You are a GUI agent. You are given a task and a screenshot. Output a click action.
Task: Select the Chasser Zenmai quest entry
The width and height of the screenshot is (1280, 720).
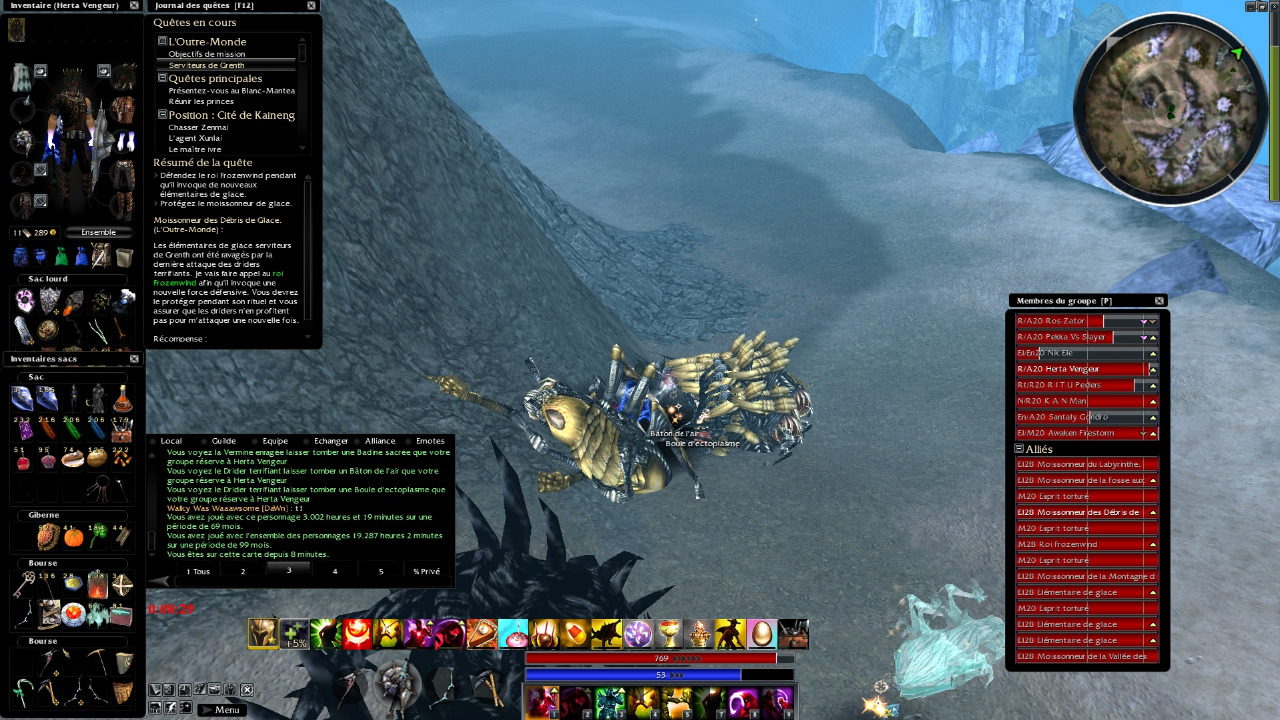click(x=198, y=127)
